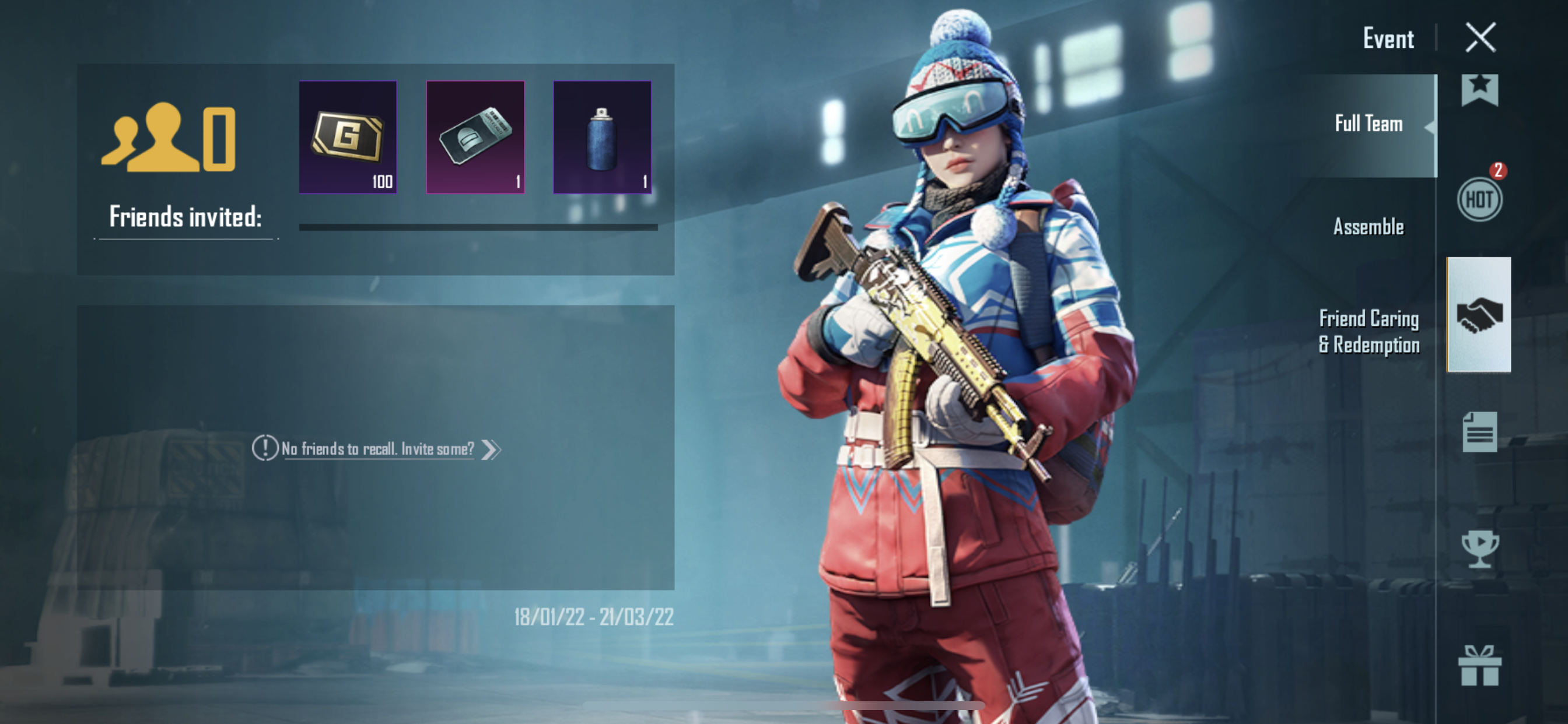
Task: Tap the 100 G coin reward
Action: point(348,138)
